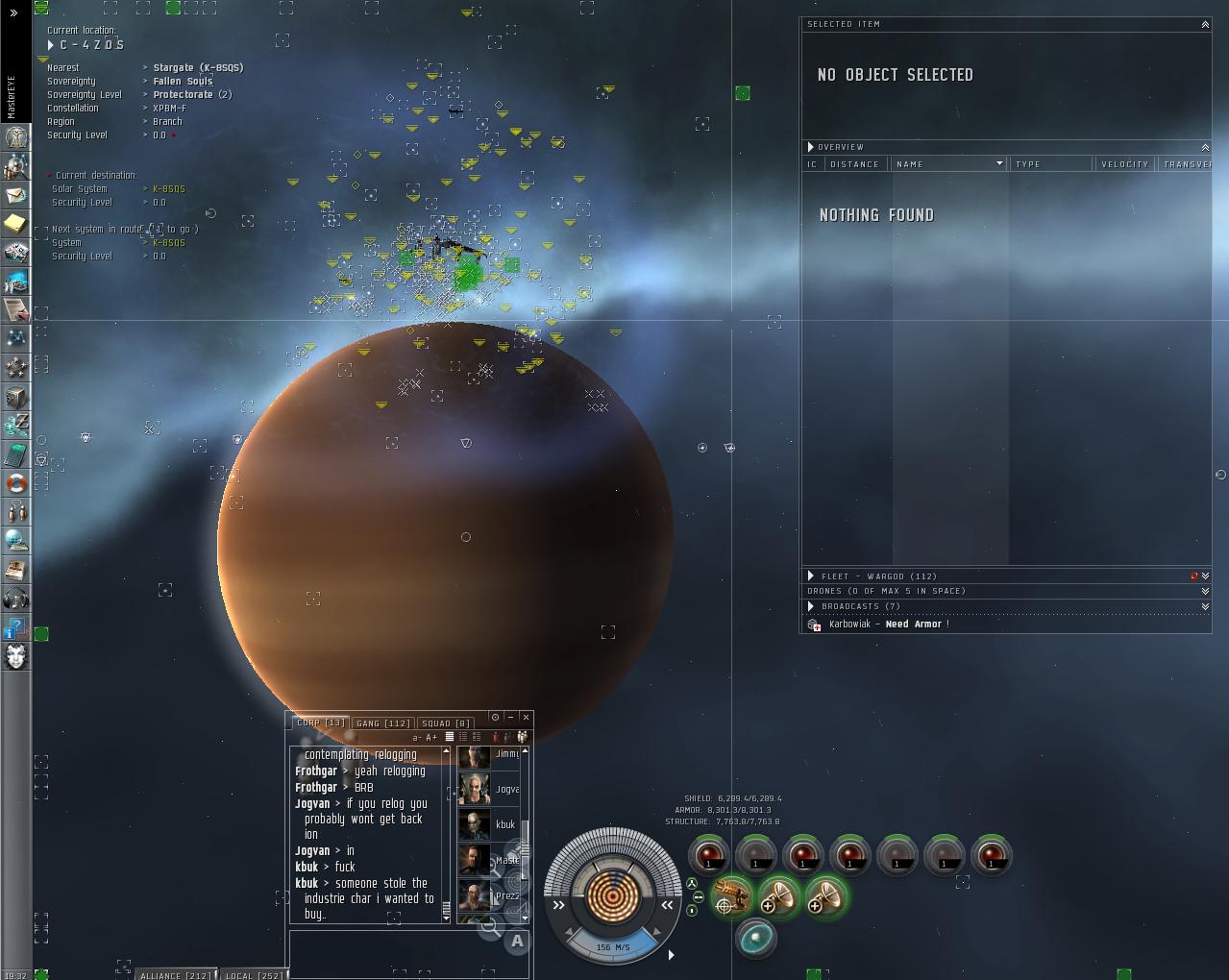This screenshot has width=1229, height=980.
Task: Activate the shield bubble module
Action: point(756,938)
